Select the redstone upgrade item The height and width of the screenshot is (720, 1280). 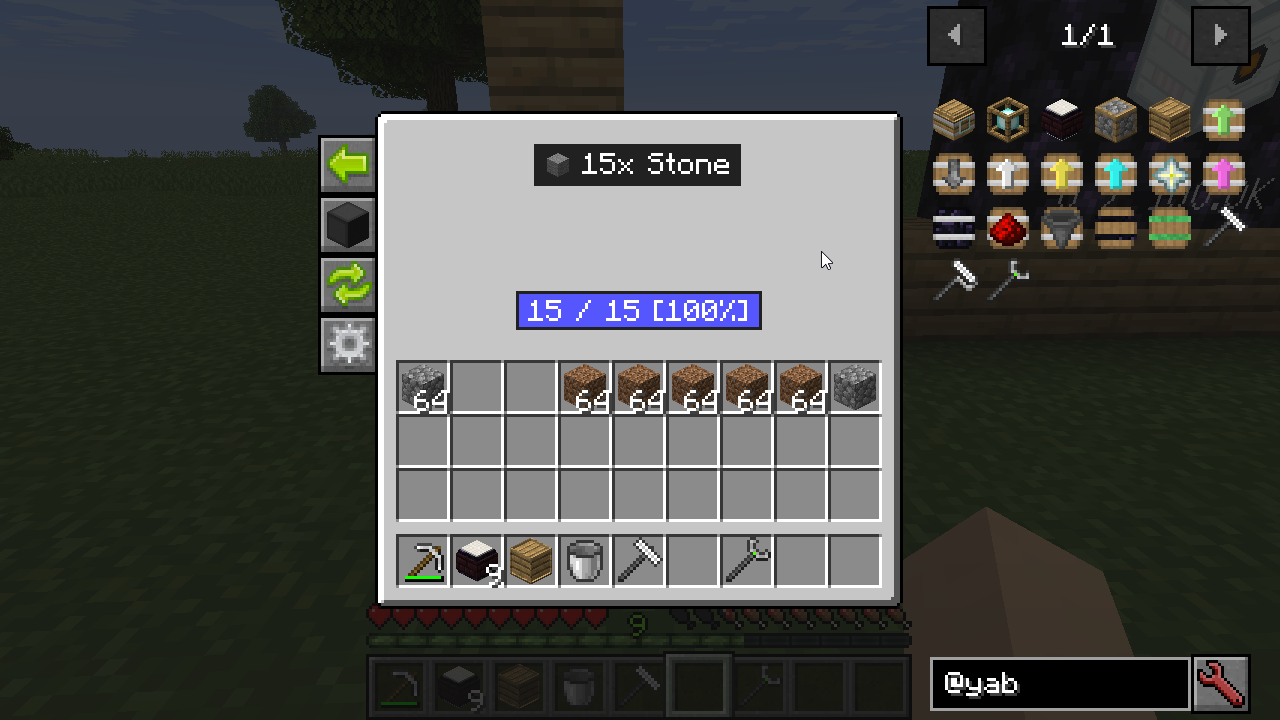[x=1007, y=228]
